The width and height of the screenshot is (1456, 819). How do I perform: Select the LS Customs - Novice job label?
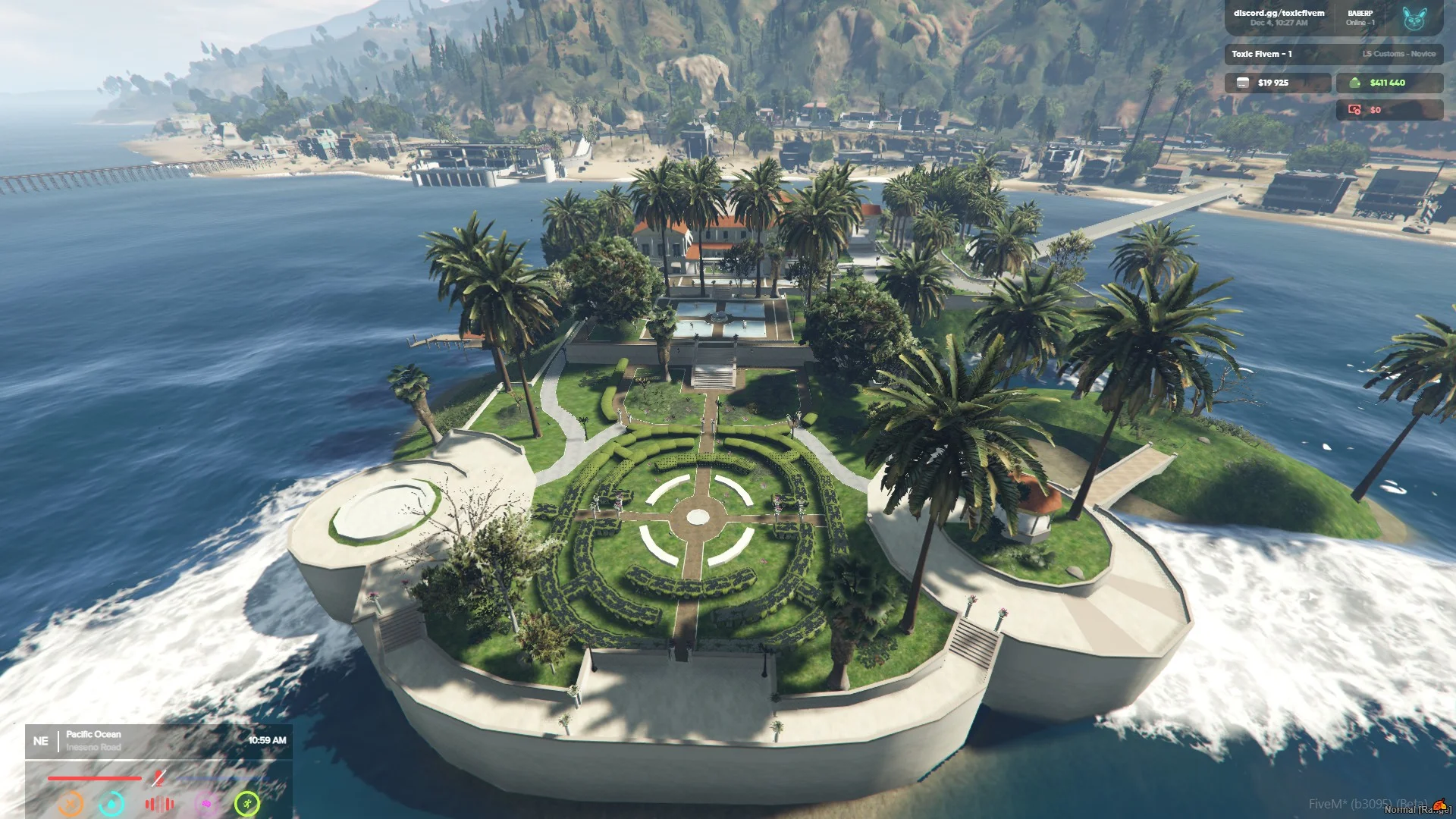[1398, 54]
